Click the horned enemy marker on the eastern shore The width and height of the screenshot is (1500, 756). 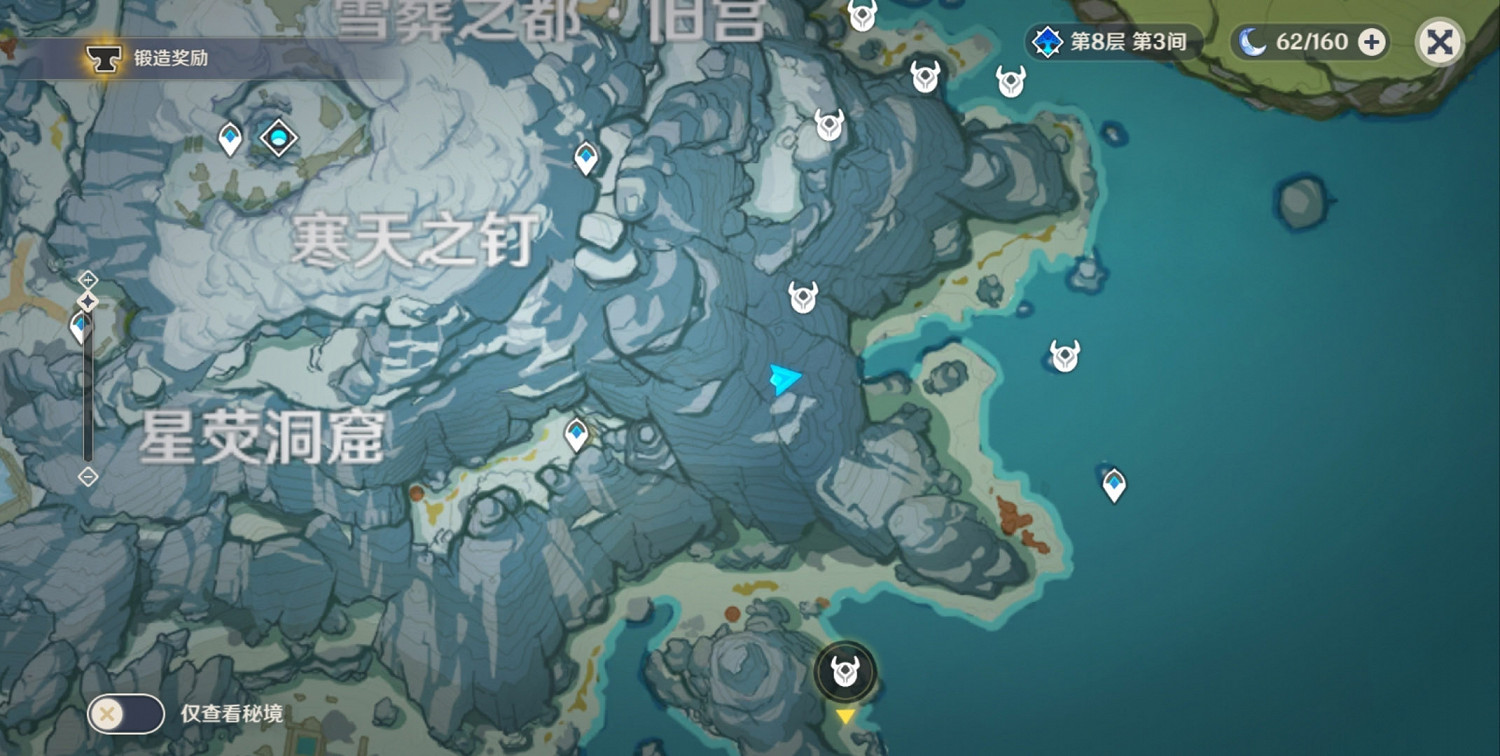pyautogui.click(x=1064, y=354)
